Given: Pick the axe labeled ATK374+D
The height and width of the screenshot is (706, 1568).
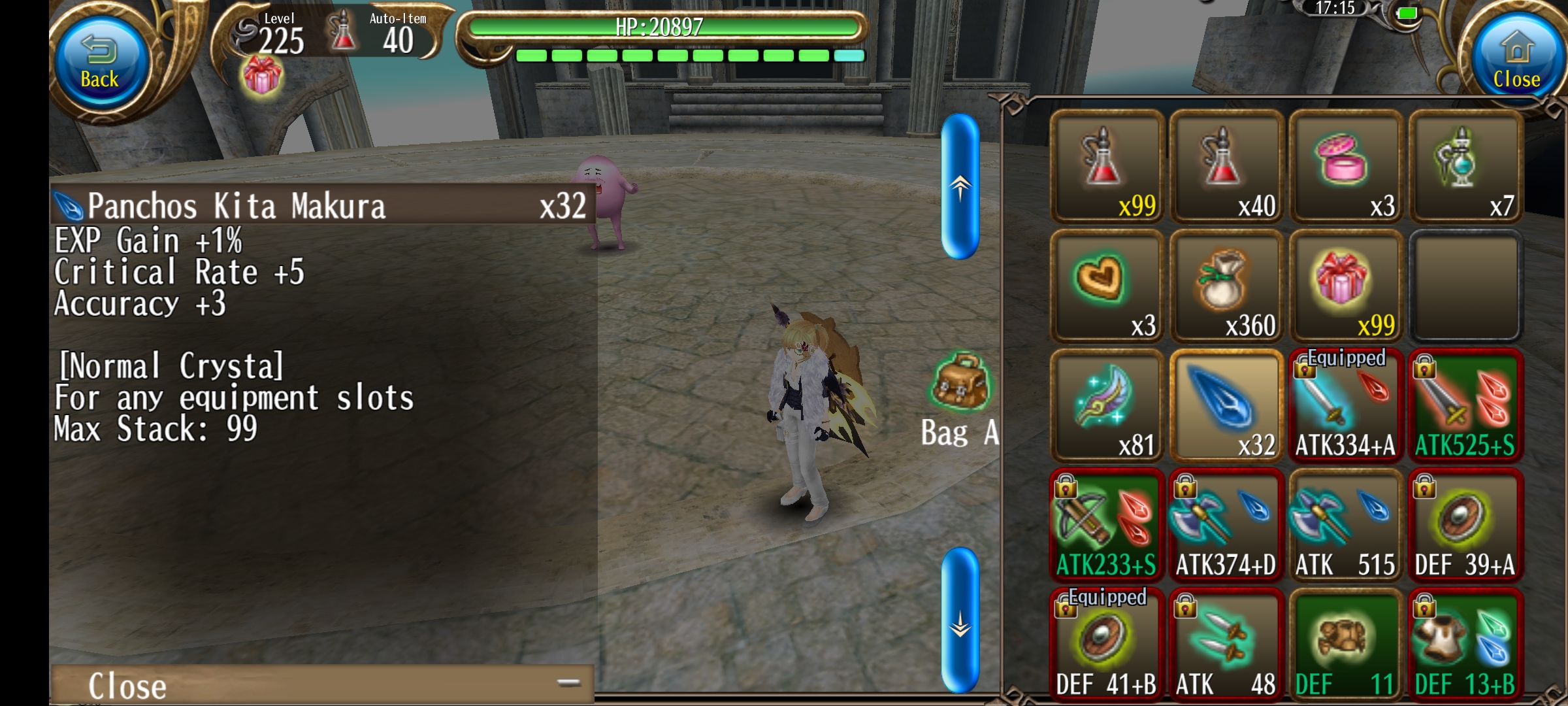Looking at the screenshot, I should click(x=1226, y=526).
